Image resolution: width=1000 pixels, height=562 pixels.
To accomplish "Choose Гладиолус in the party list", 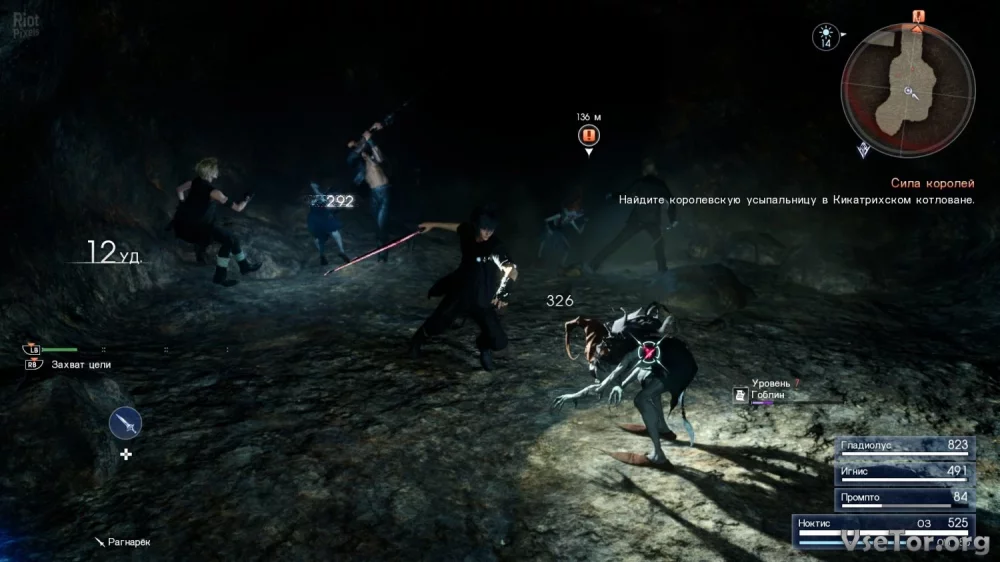I will click(x=904, y=447).
